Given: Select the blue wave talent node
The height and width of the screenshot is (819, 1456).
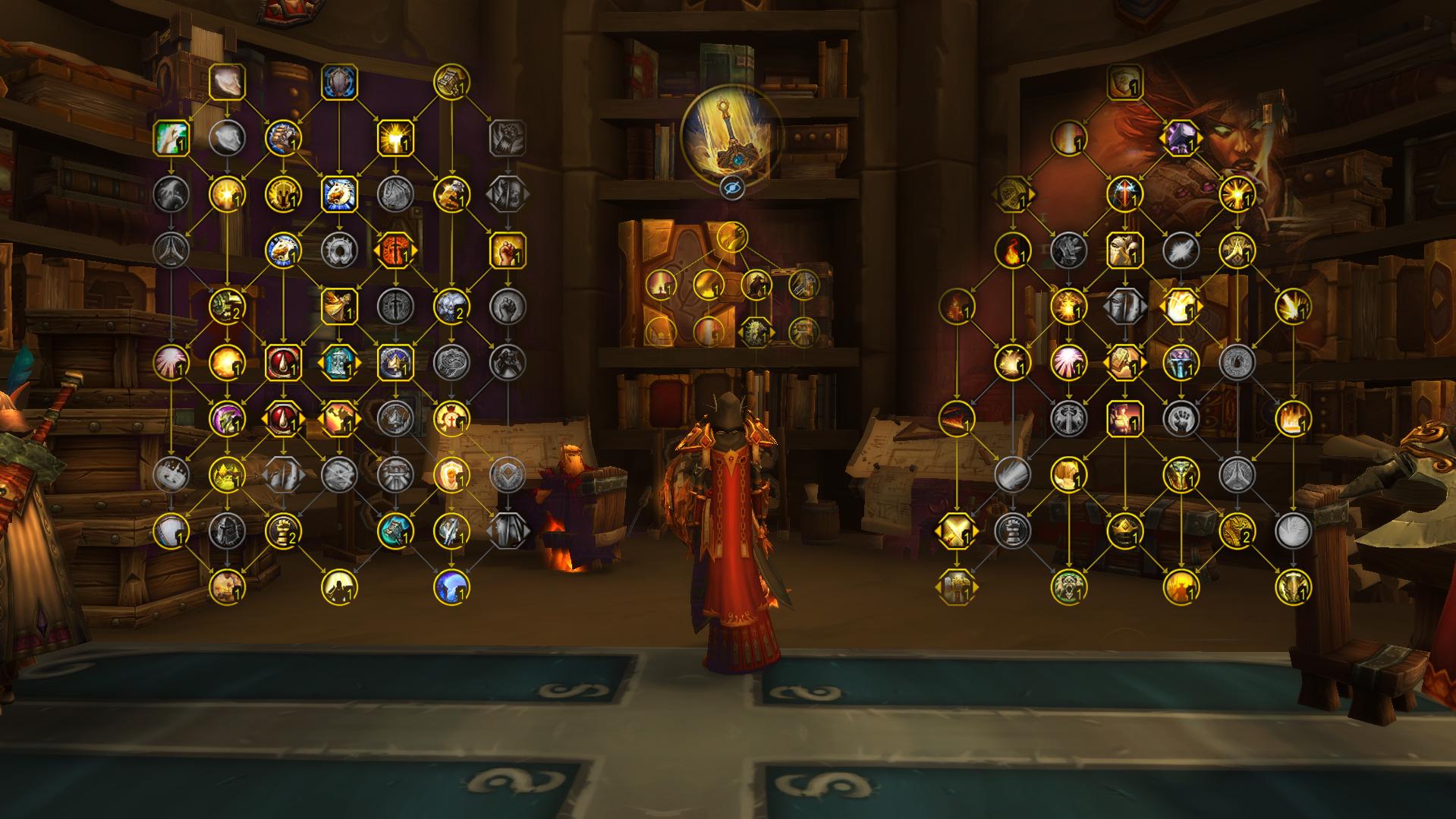Looking at the screenshot, I should 451,587.
